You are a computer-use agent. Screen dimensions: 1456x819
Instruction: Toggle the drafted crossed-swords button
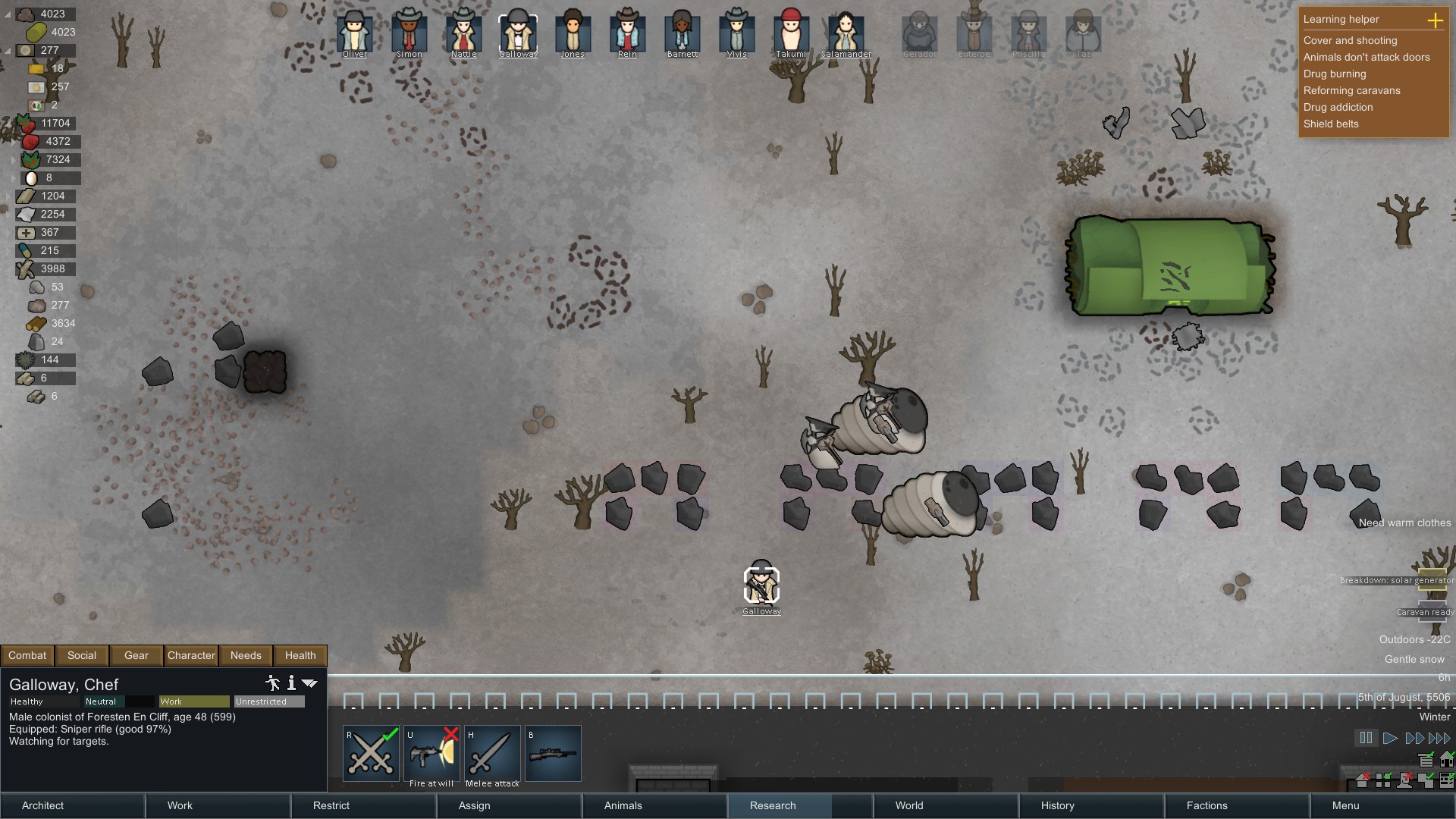point(371,754)
